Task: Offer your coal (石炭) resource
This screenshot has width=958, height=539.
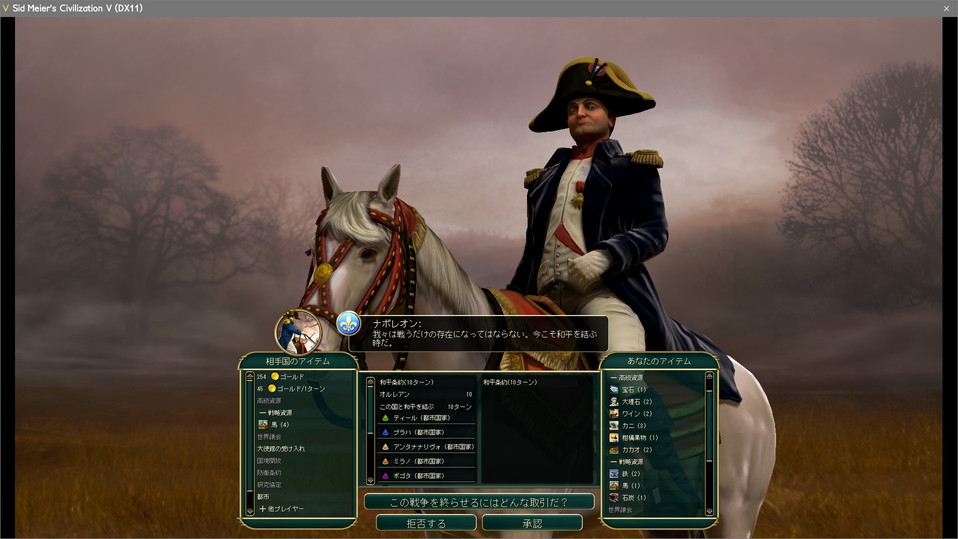Action: 633,497
